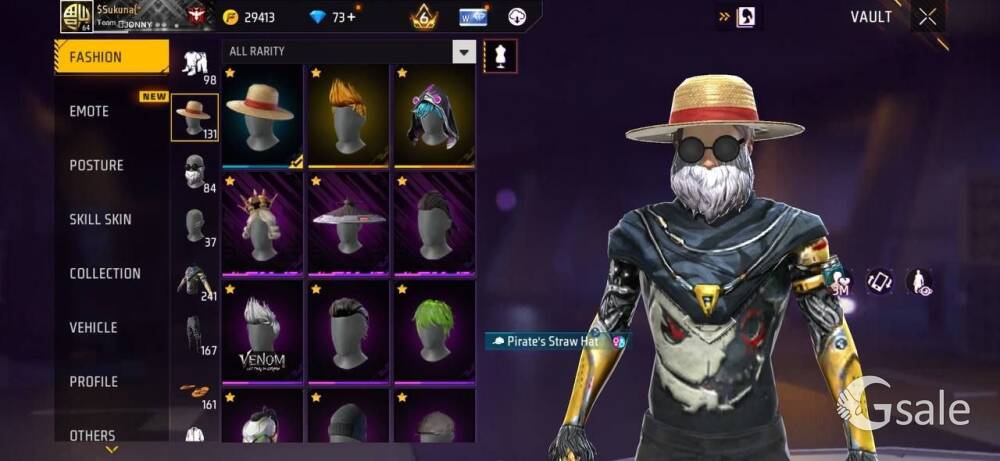Click the diamond currency counter
This screenshot has height=461, width=1000.
point(330,17)
